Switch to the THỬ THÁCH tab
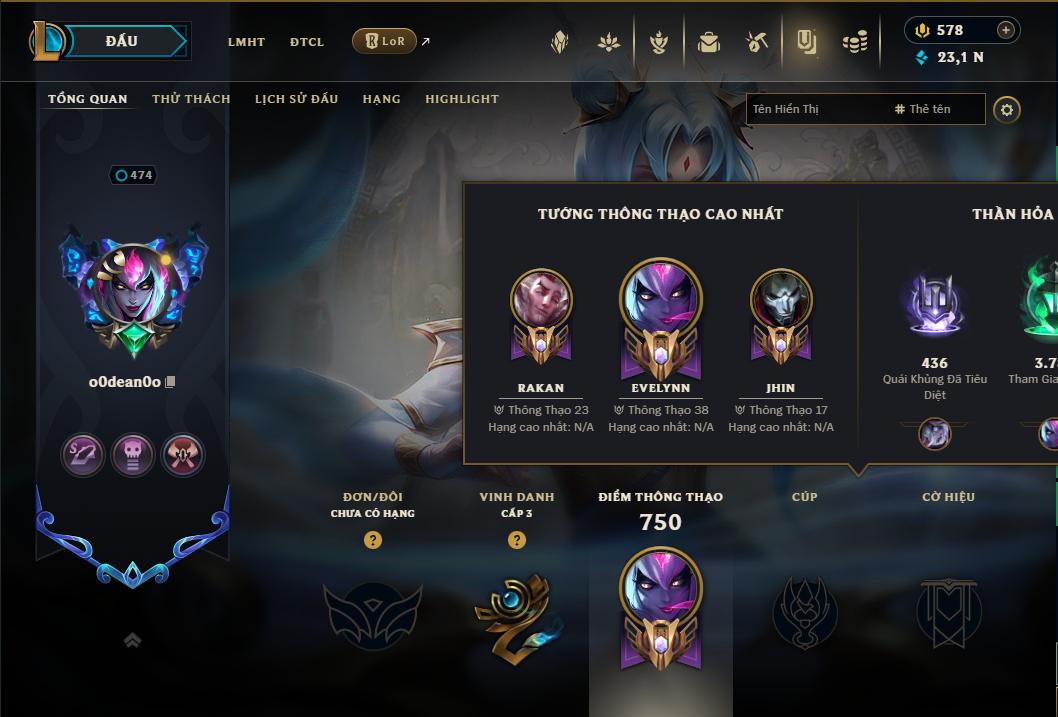The height and width of the screenshot is (717, 1058). (191, 99)
